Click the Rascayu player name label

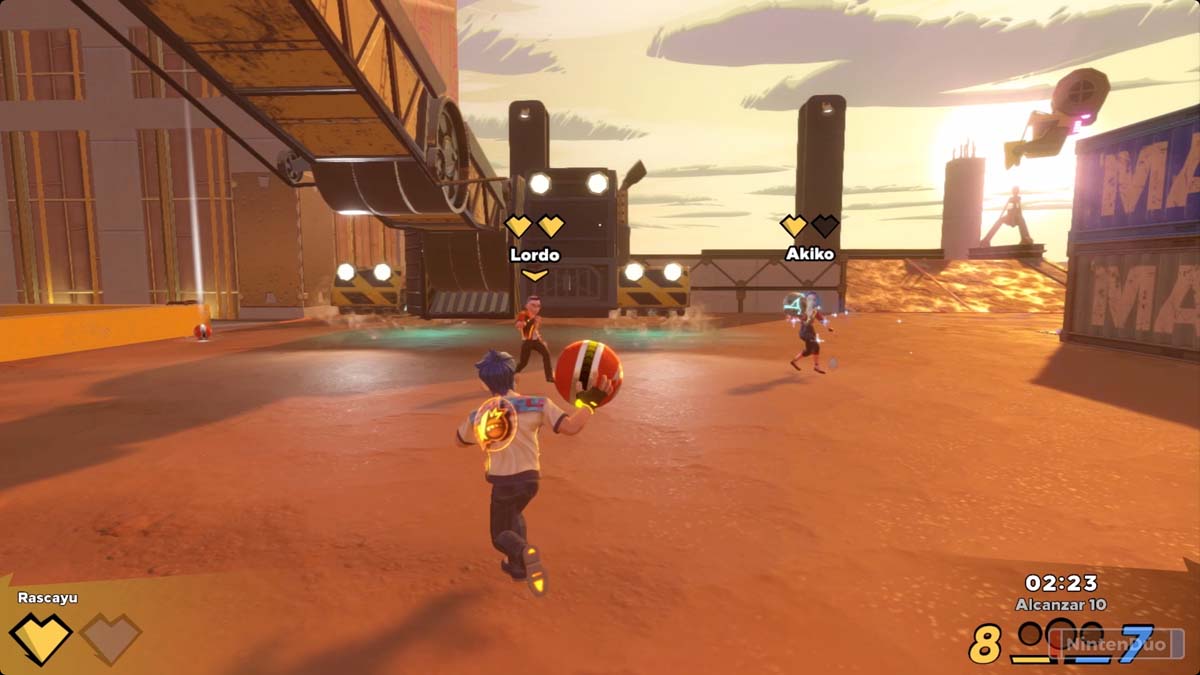(x=47, y=598)
